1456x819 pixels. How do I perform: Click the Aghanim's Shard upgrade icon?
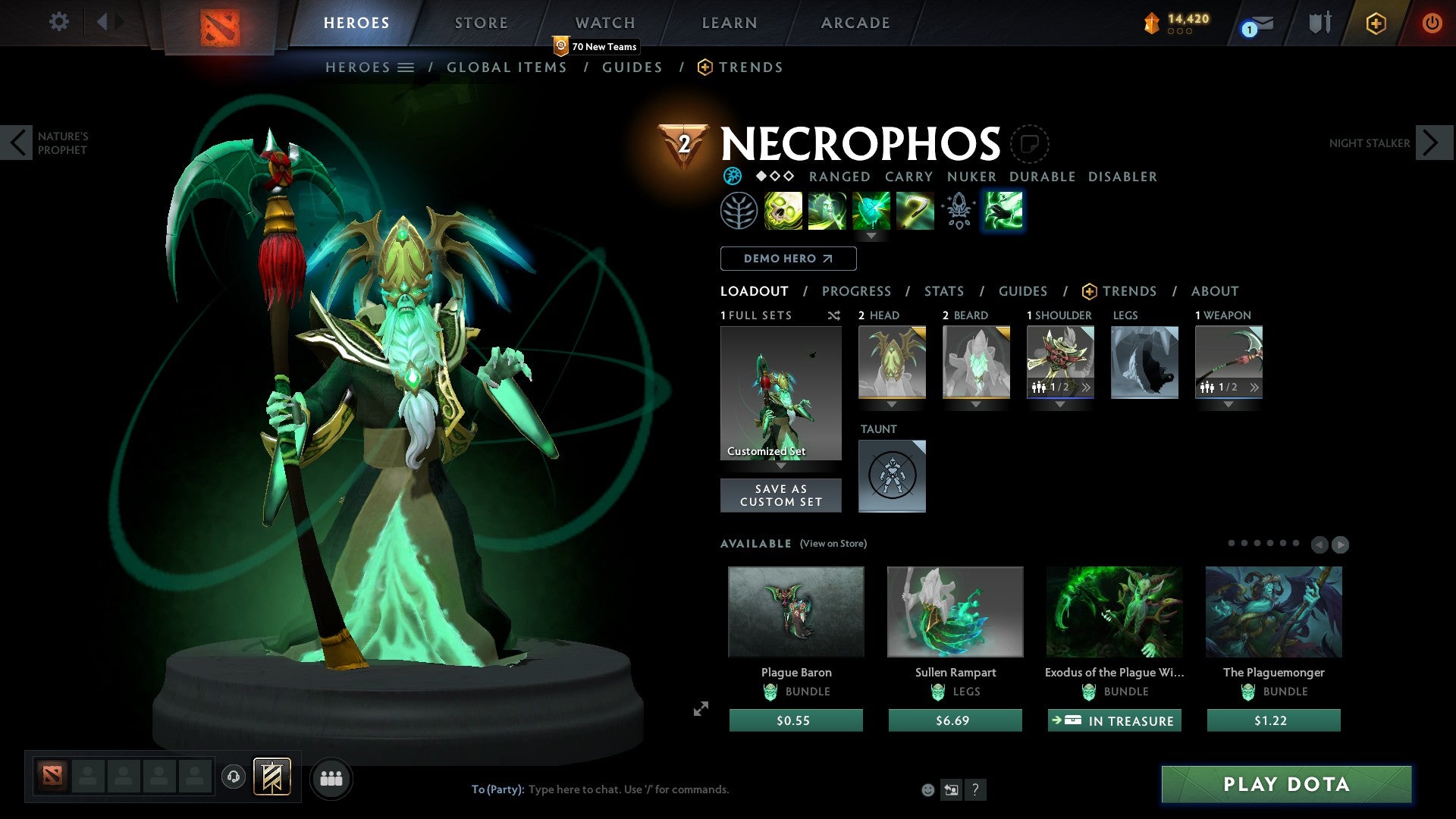click(x=958, y=211)
